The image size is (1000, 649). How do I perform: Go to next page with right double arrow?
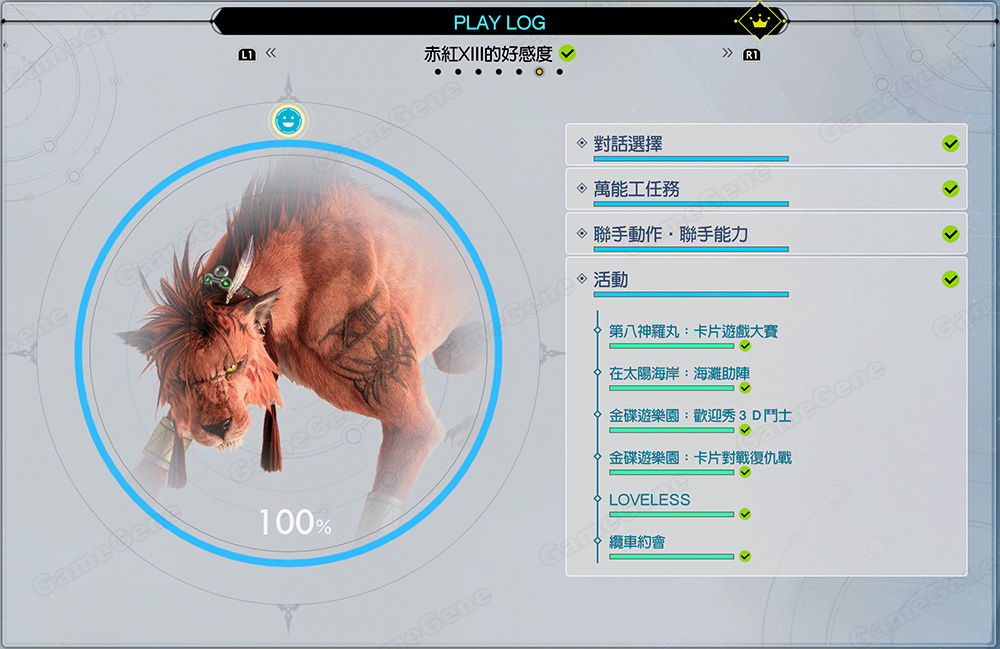point(727,53)
